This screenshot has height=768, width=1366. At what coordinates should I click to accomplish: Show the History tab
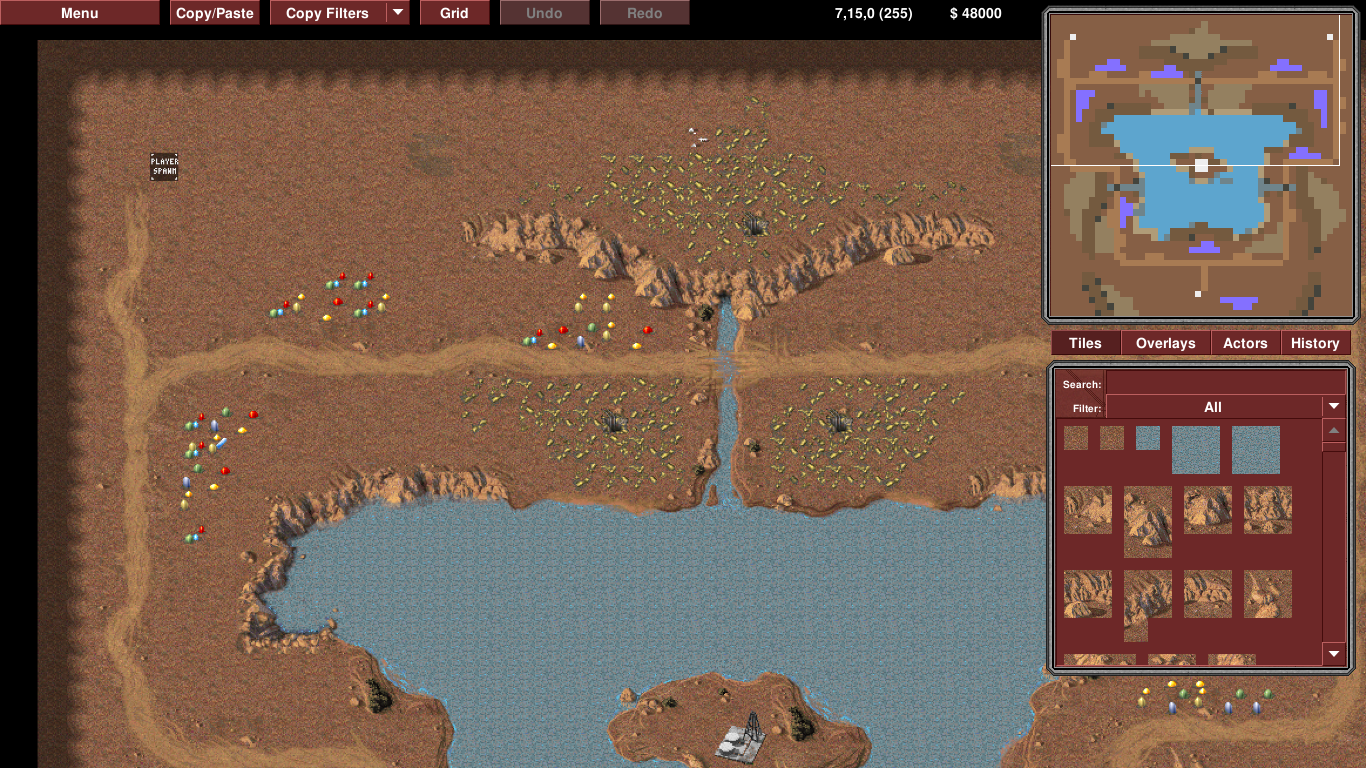click(x=1315, y=343)
